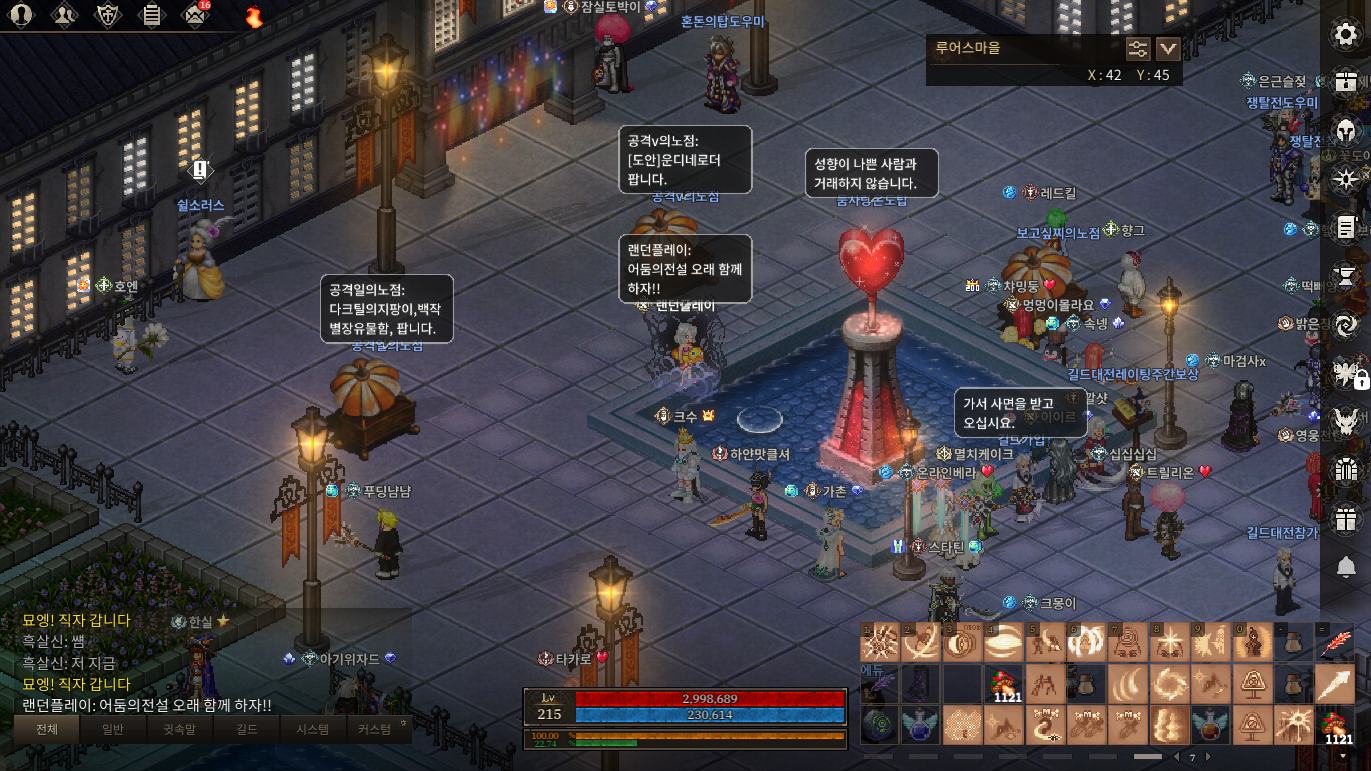Switch to the 전체 chat tab

[x=47, y=729]
